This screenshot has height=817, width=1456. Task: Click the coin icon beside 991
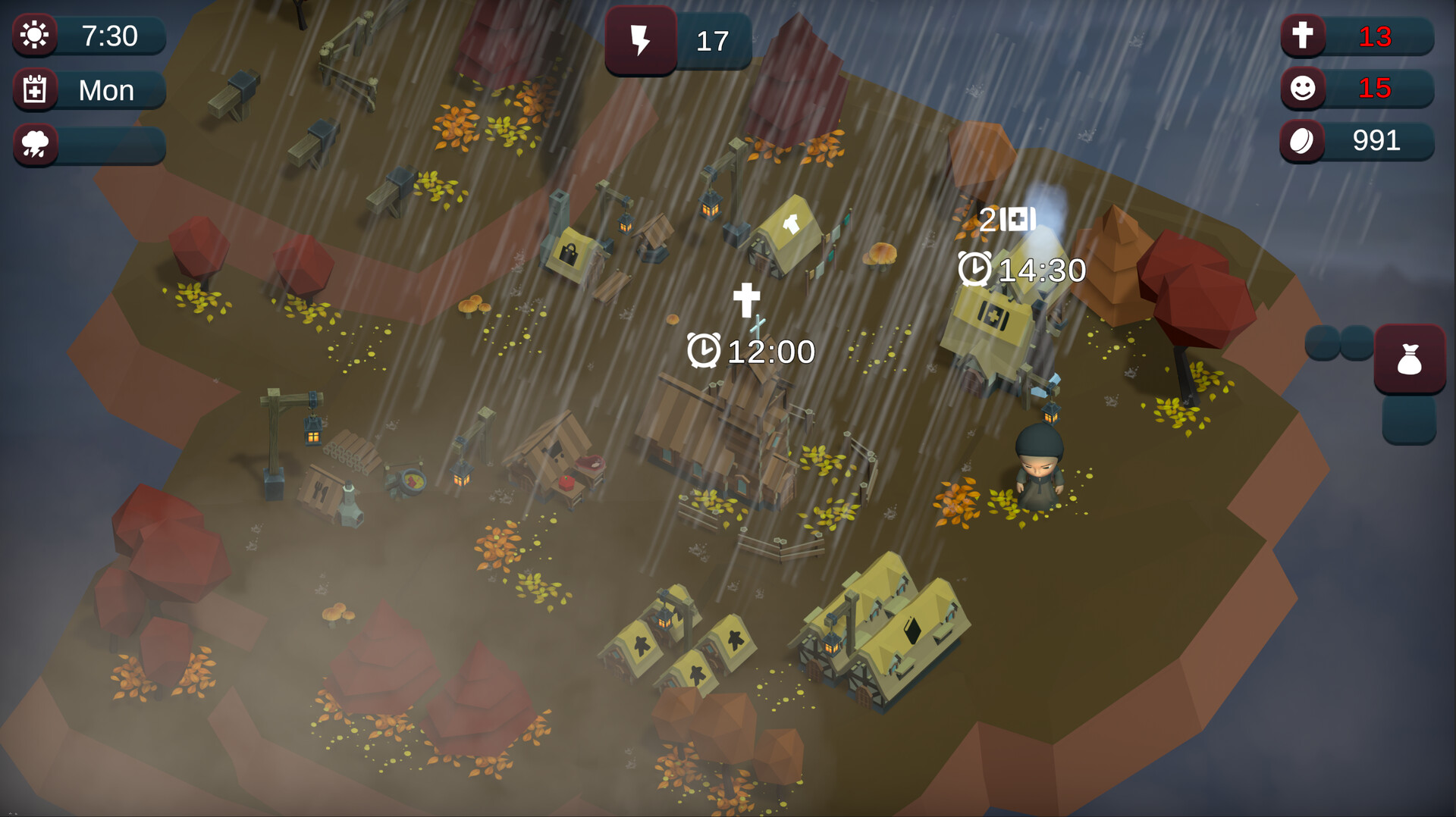point(1302,141)
